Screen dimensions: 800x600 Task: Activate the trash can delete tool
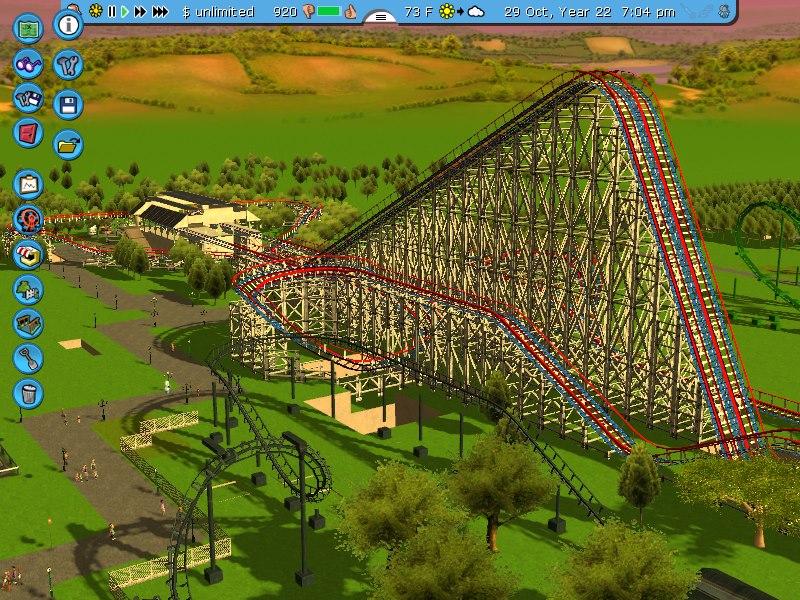point(29,391)
